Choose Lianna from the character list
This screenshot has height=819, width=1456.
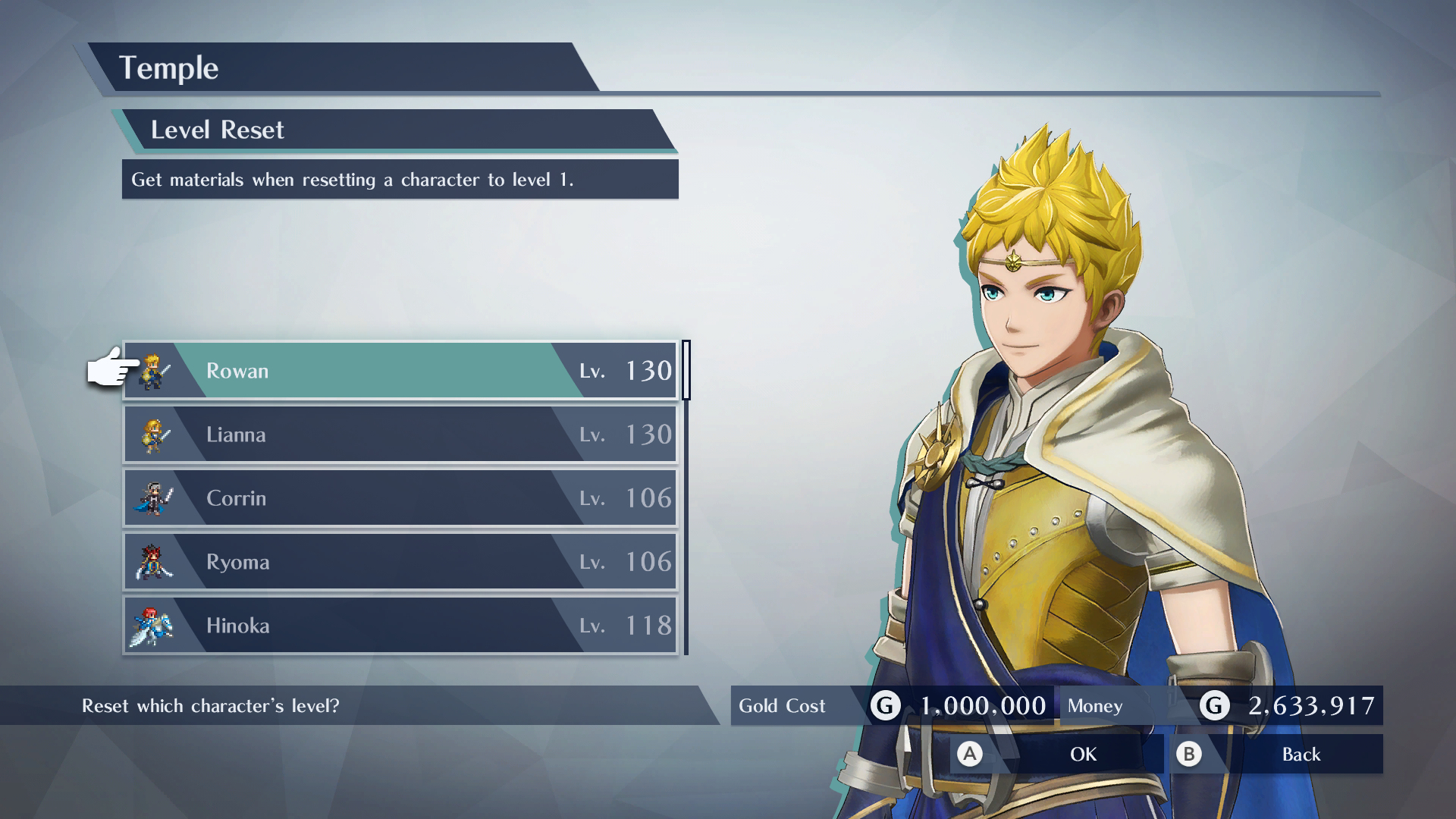click(x=400, y=435)
